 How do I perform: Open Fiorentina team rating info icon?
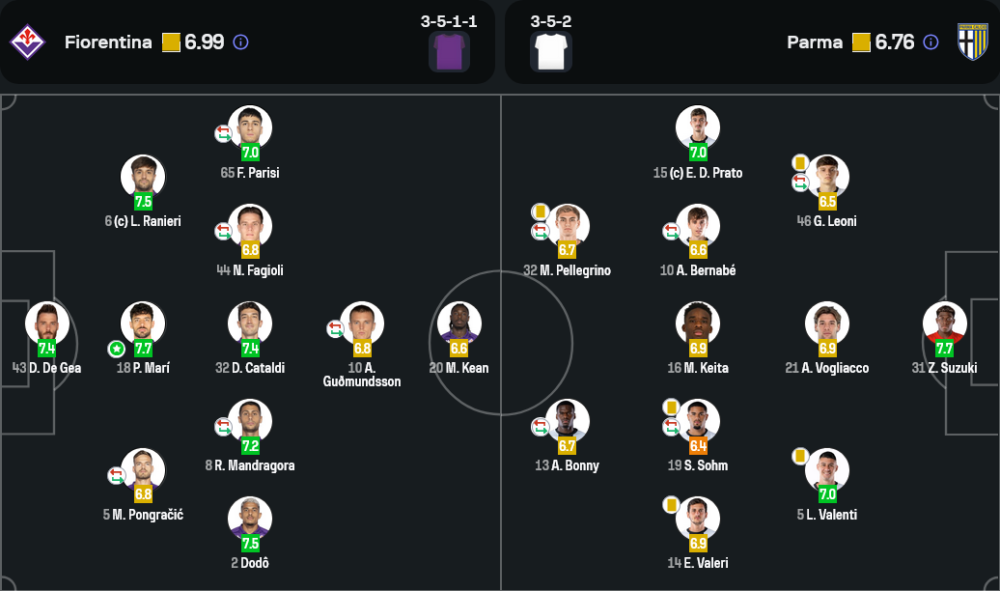tap(240, 42)
